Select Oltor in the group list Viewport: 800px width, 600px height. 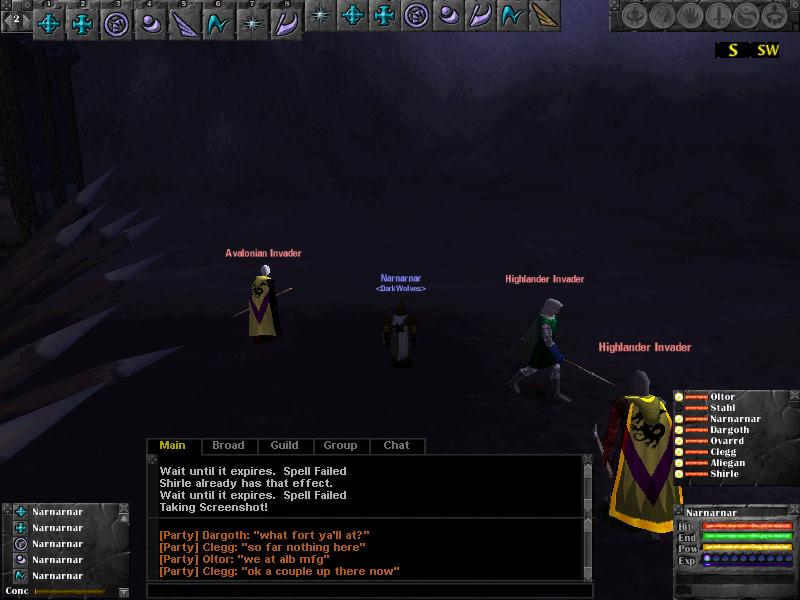tap(722, 397)
